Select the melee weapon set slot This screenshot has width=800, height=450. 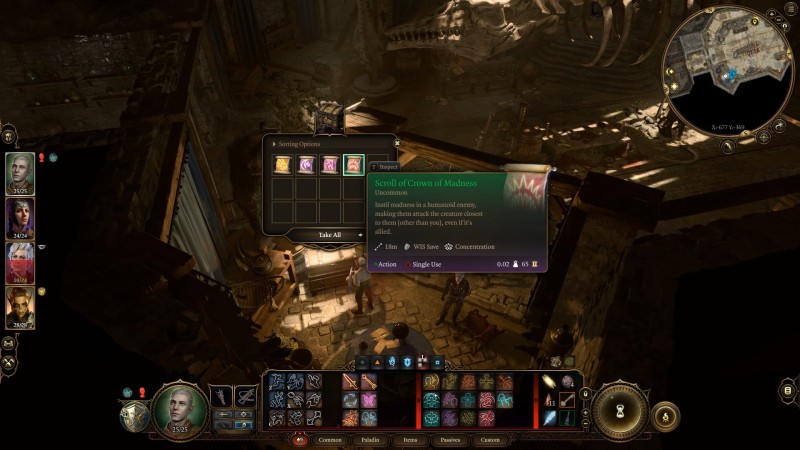point(221,397)
